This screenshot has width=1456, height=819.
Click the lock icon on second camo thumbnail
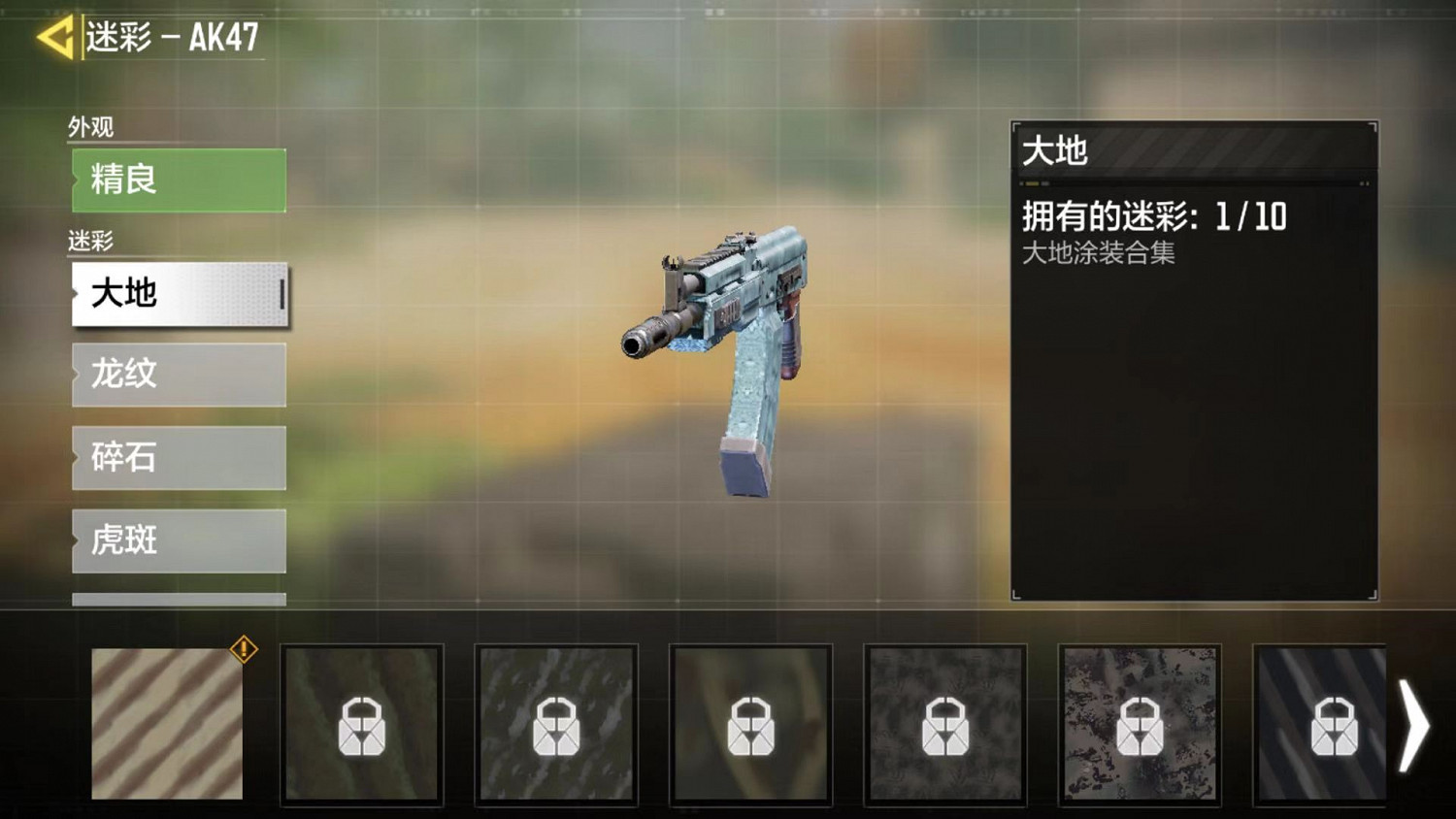(x=361, y=726)
